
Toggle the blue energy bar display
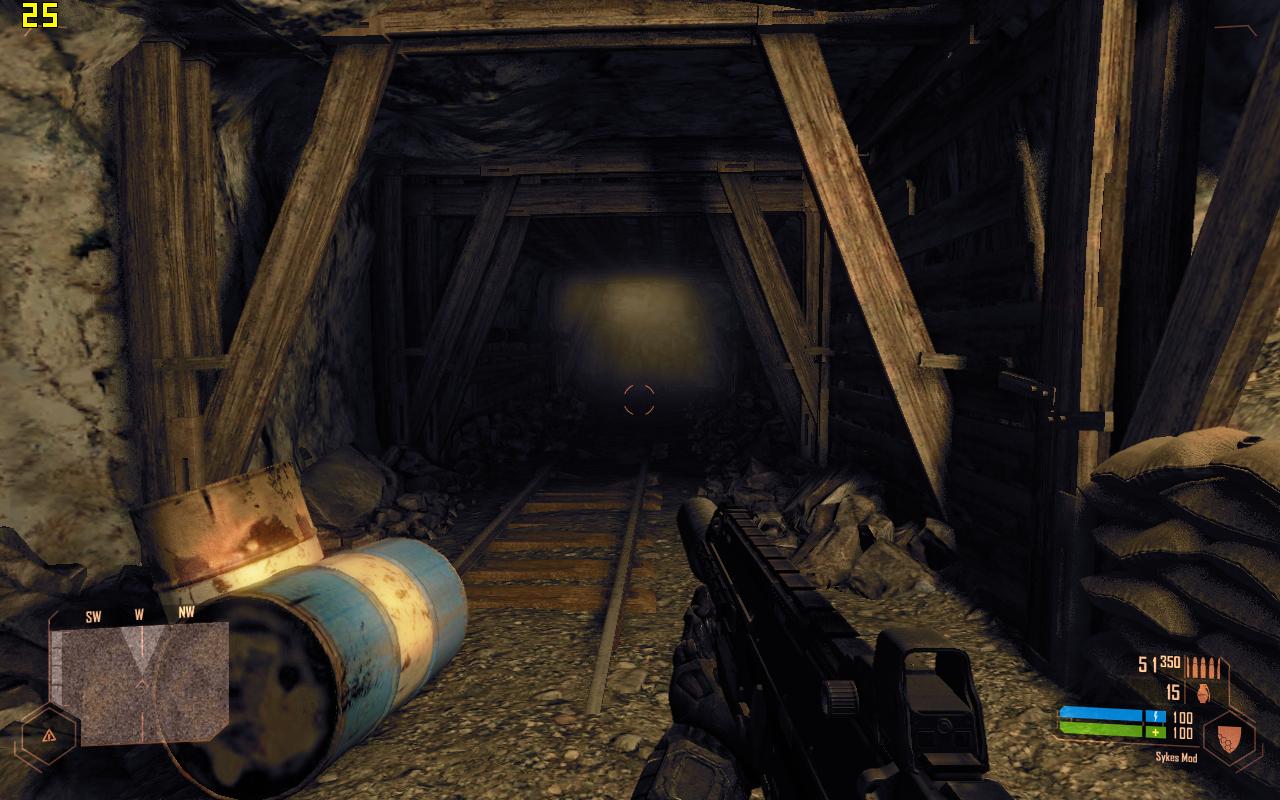[1100, 714]
